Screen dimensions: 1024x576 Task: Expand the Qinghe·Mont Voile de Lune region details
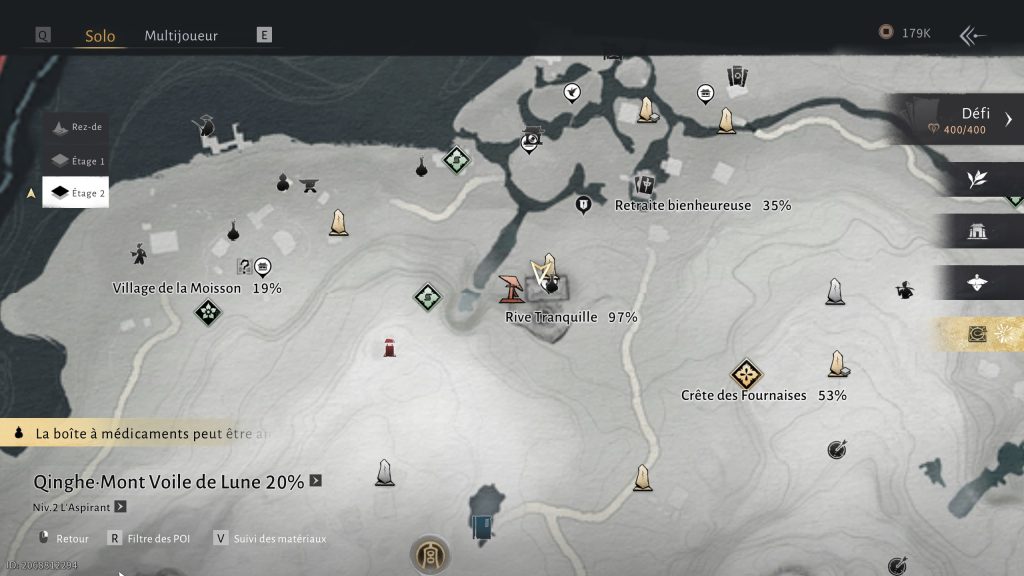[x=316, y=481]
